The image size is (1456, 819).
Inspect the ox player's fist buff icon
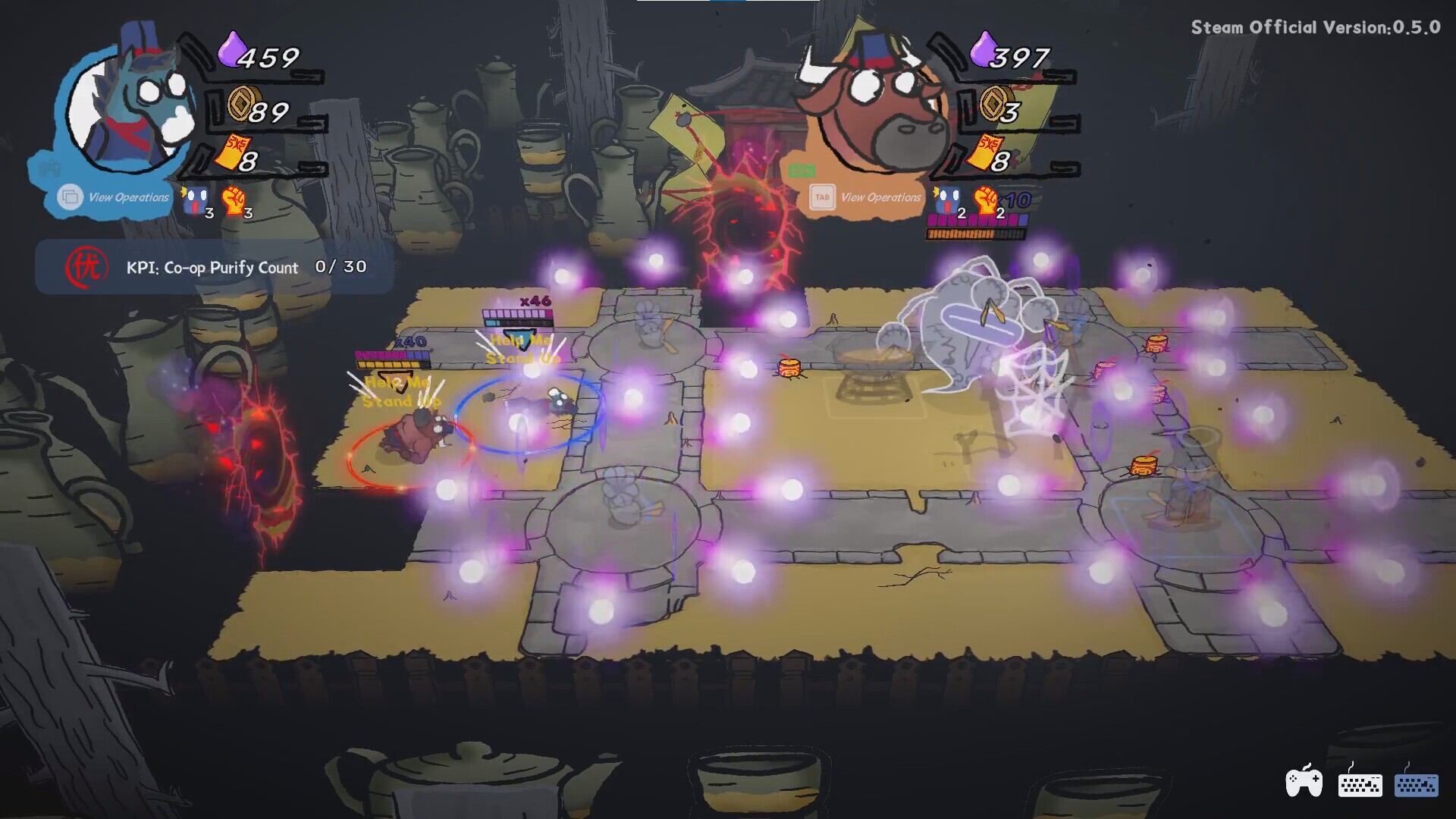(x=987, y=201)
